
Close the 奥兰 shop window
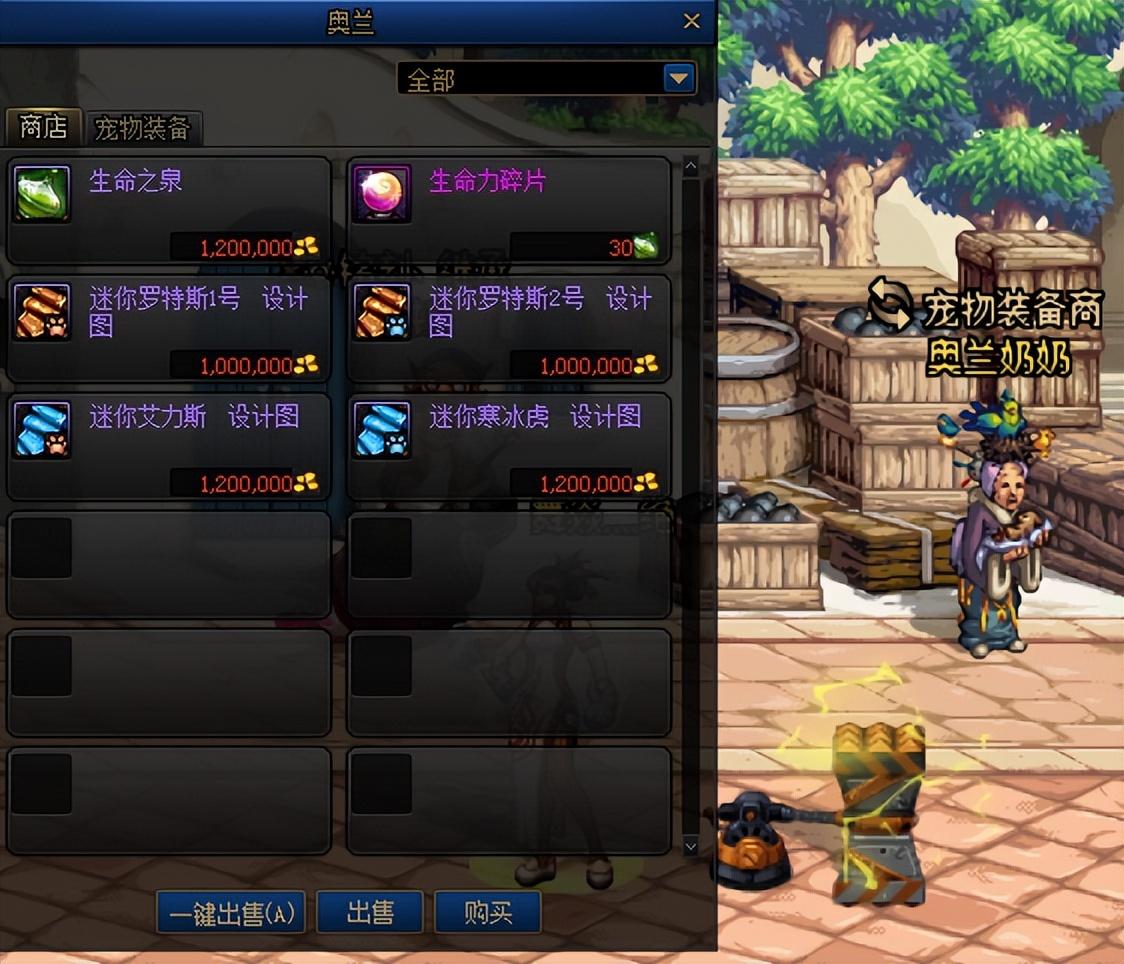(x=691, y=21)
